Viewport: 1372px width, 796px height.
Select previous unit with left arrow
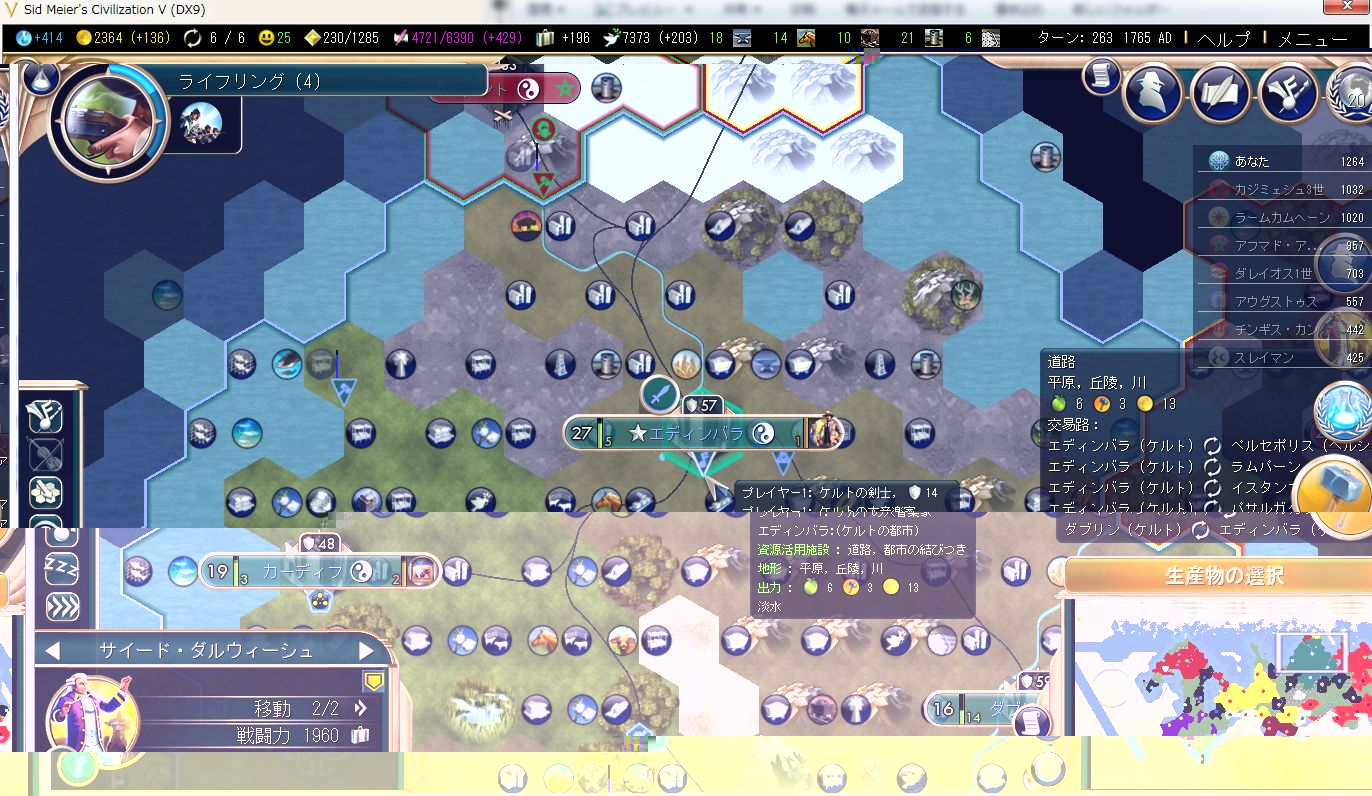(52, 651)
